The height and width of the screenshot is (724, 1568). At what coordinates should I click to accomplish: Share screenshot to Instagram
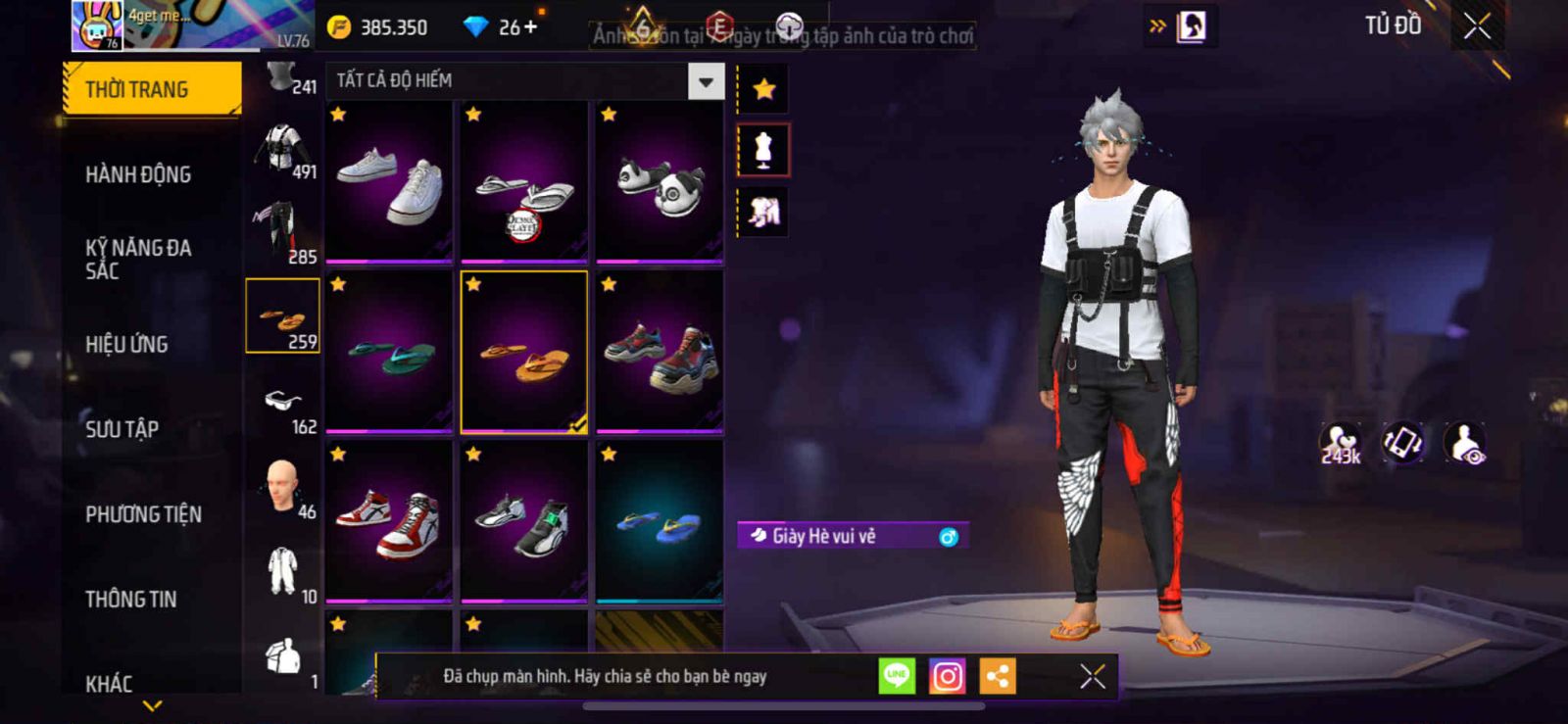947,676
